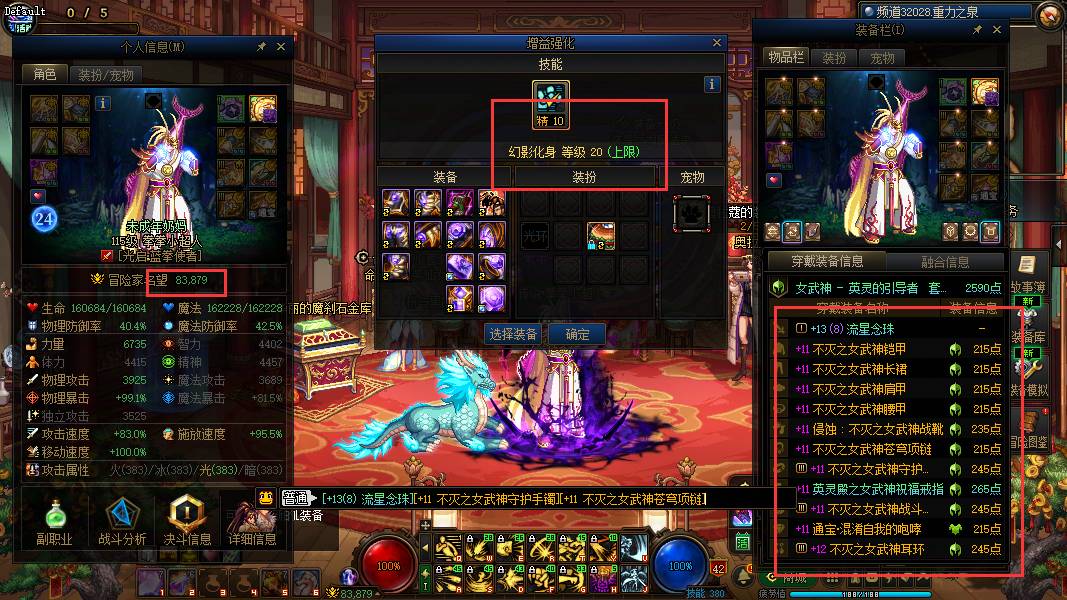Select the pet paw slot

692,213
